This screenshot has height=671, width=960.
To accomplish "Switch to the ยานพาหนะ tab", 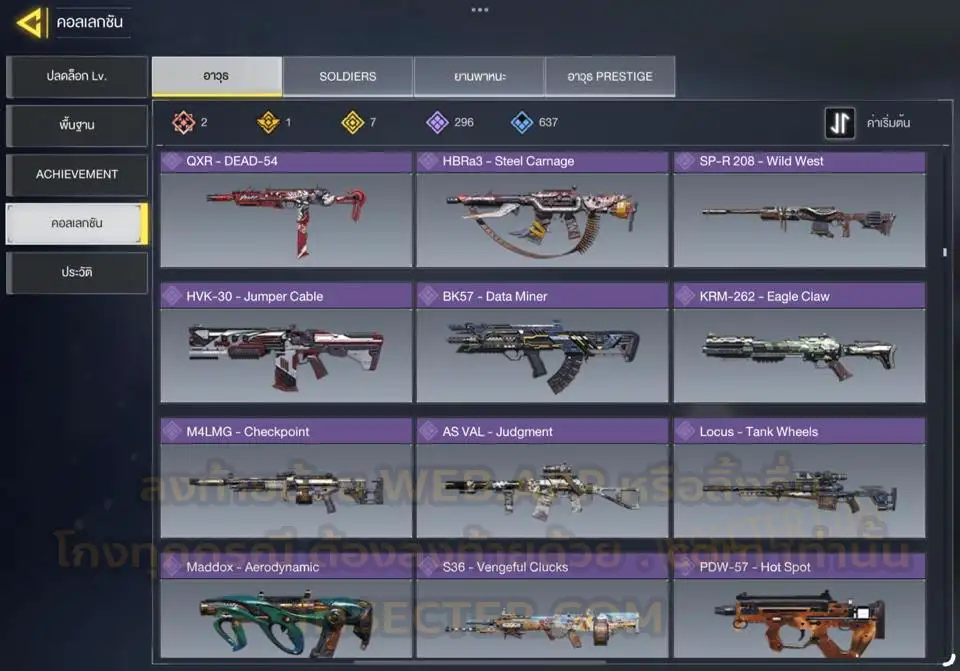I will tap(479, 76).
